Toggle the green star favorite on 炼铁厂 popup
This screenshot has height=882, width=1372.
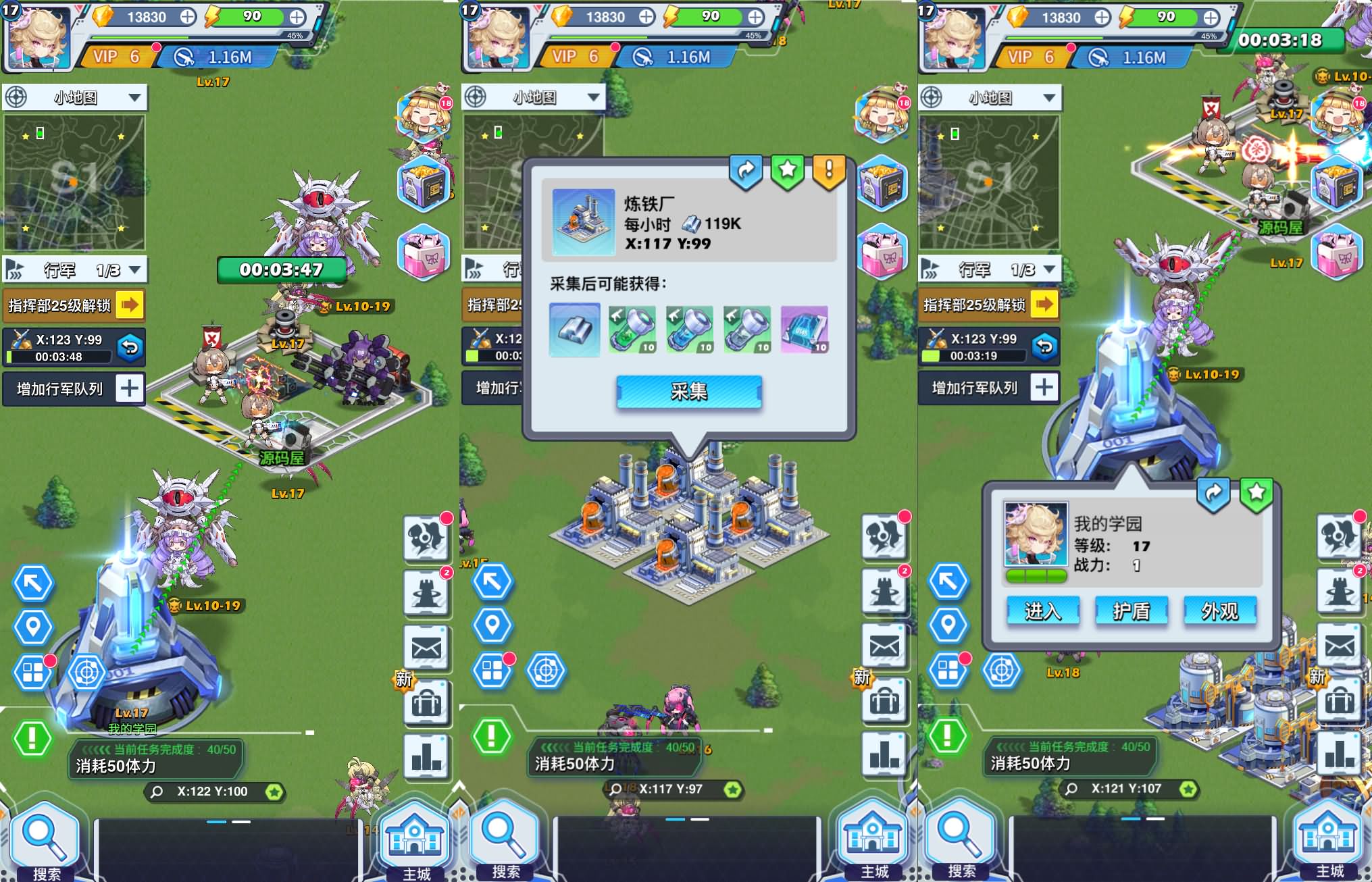pyautogui.click(x=786, y=171)
